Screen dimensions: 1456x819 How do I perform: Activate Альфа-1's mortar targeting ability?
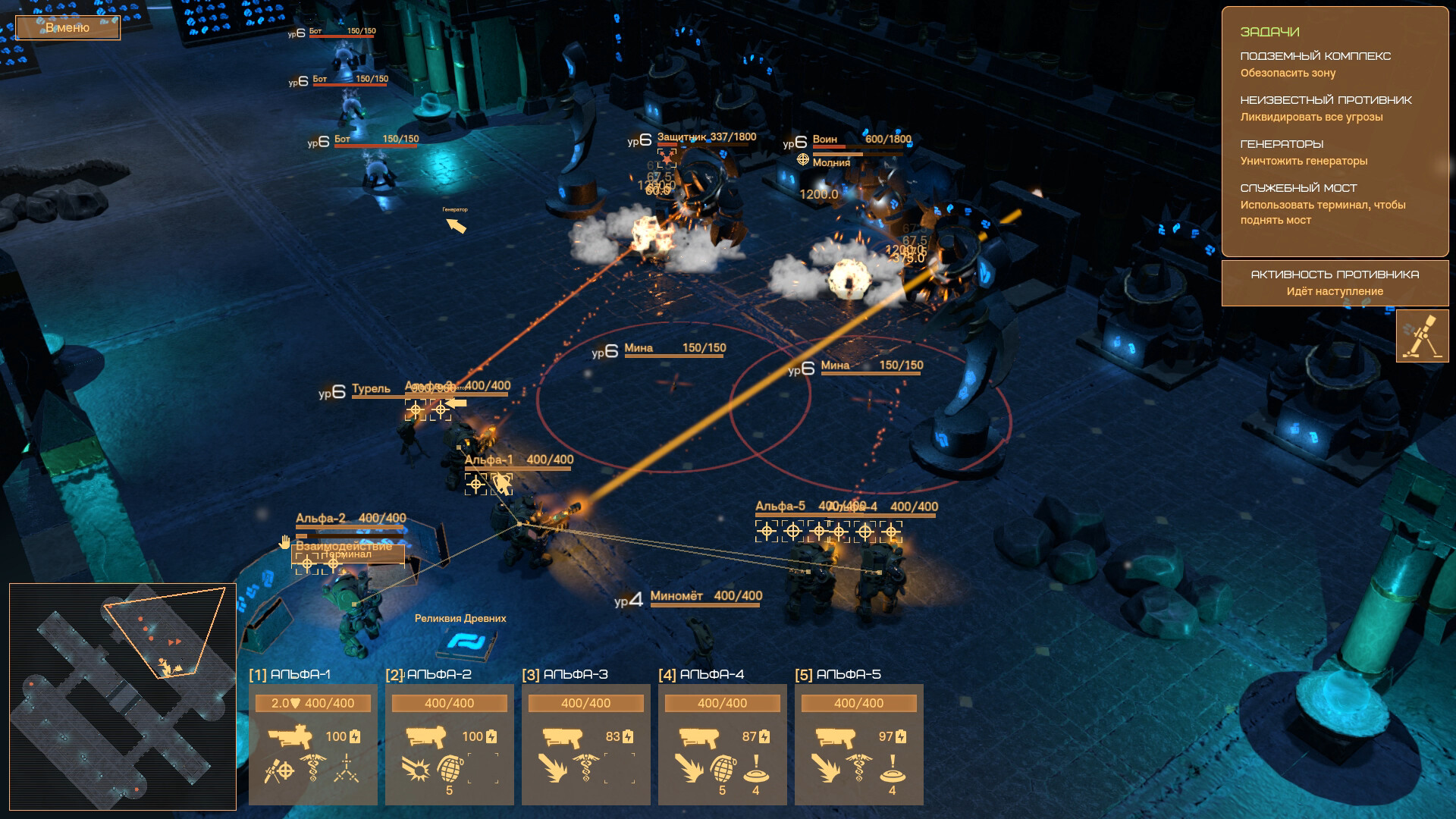278,770
